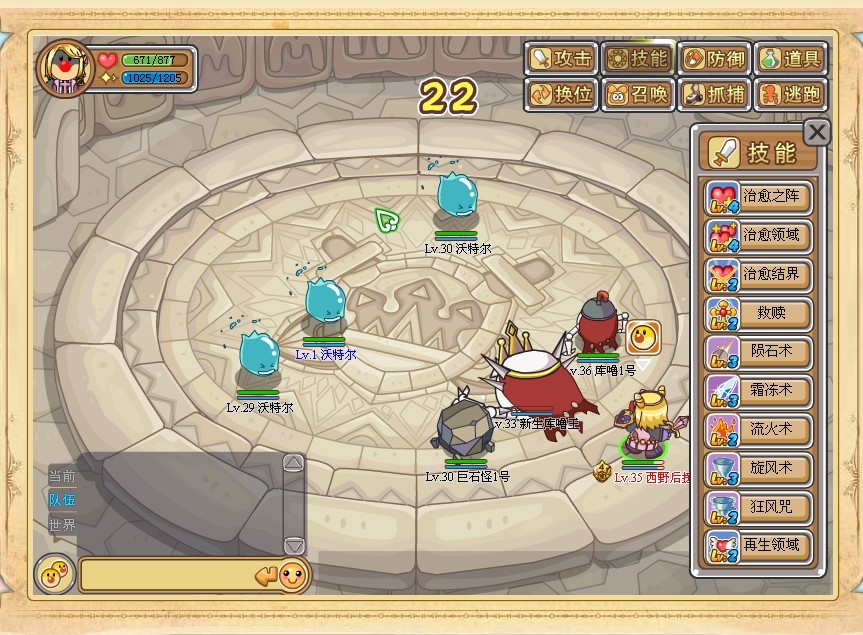Switch chat to the 当前 channel

[x=62, y=476]
